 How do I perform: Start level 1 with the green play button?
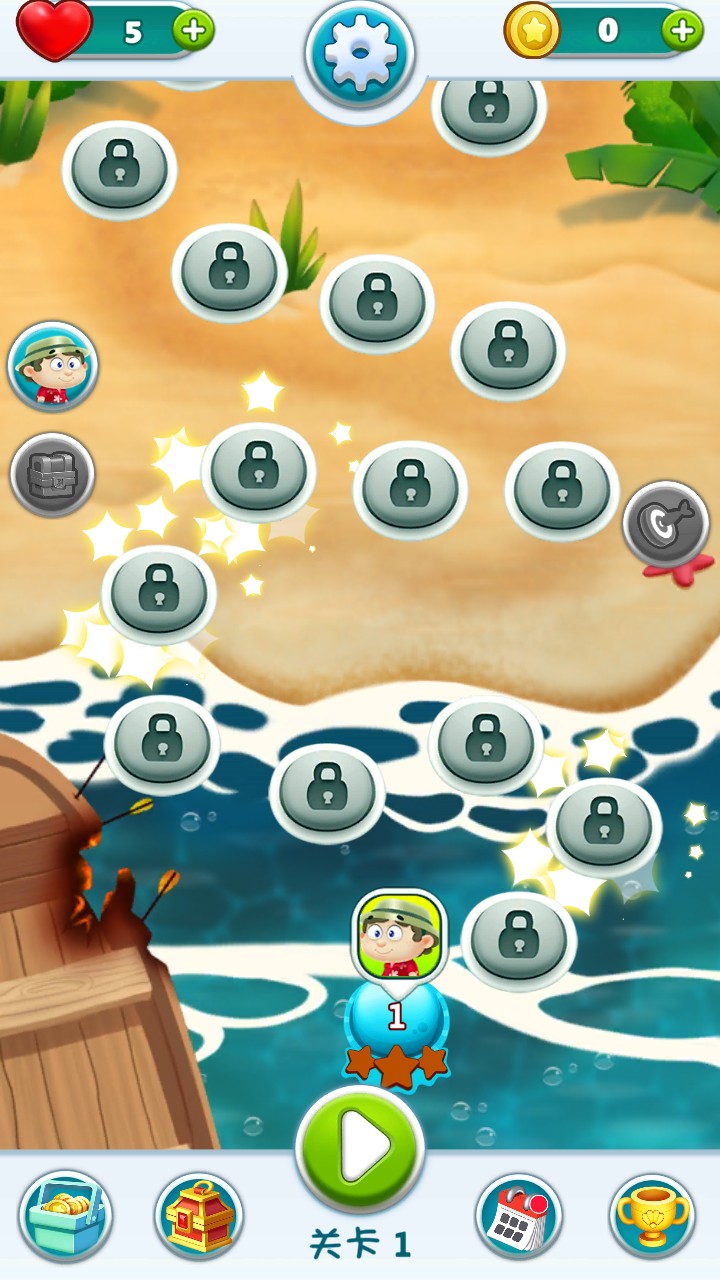360,1149
